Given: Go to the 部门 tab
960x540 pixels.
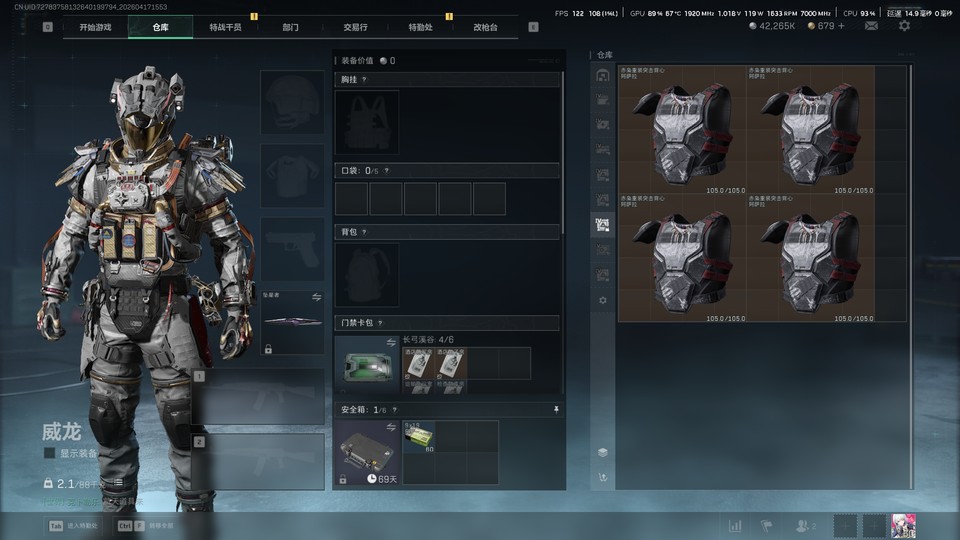Looking at the screenshot, I should point(290,27).
